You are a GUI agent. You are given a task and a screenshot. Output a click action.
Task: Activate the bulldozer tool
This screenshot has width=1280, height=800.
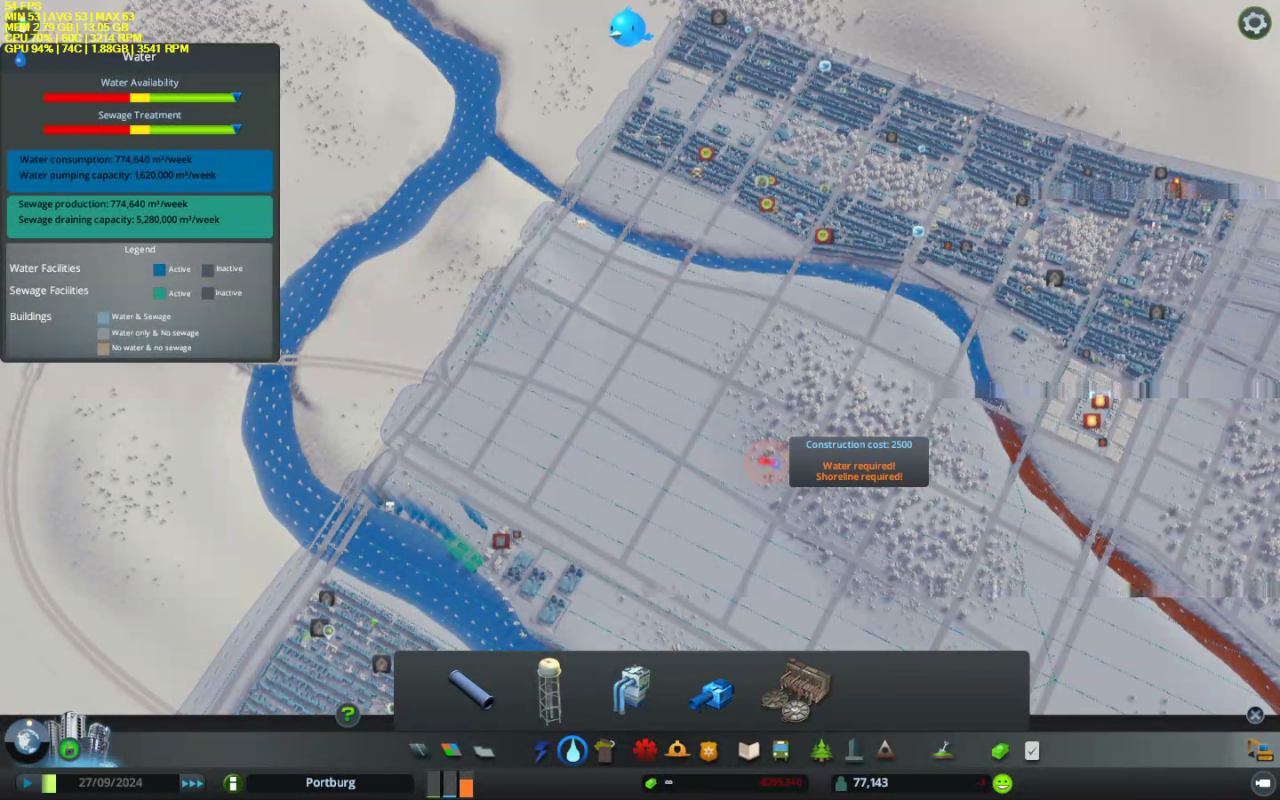click(x=1259, y=750)
